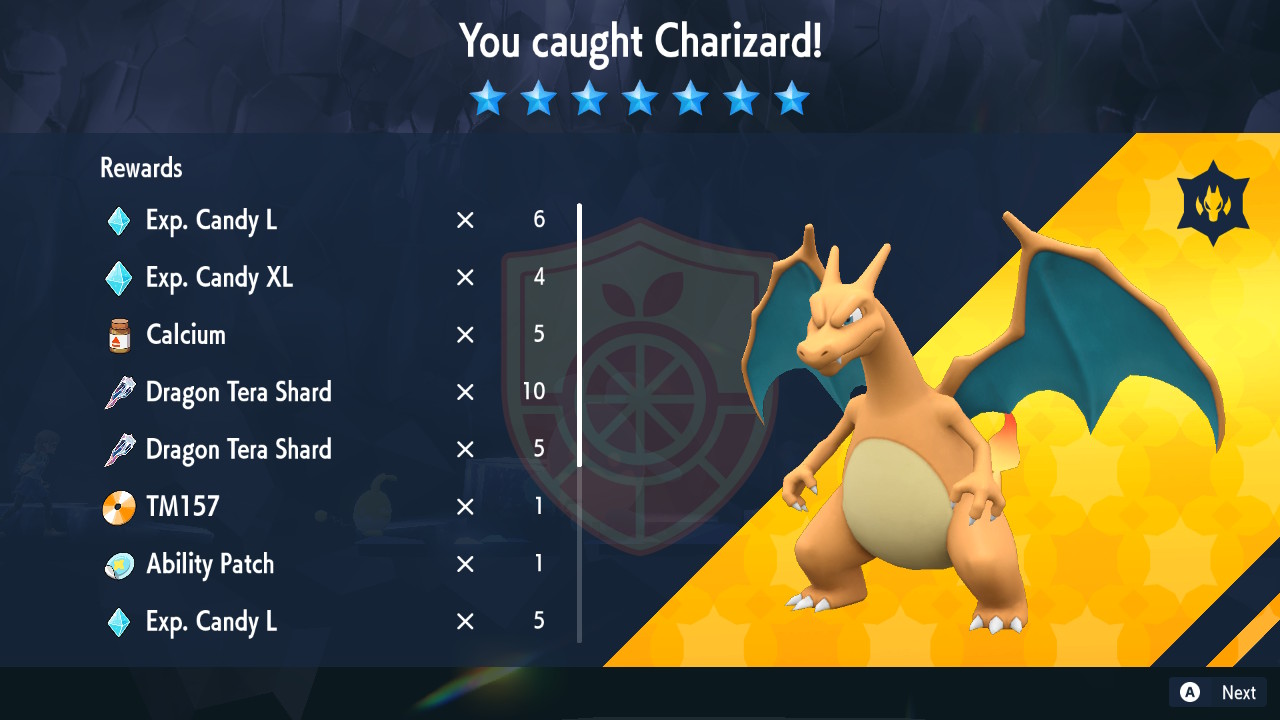The height and width of the screenshot is (720, 1280).
Task: Click the bottom Exp. Candy L icon
Action: coord(118,621)
